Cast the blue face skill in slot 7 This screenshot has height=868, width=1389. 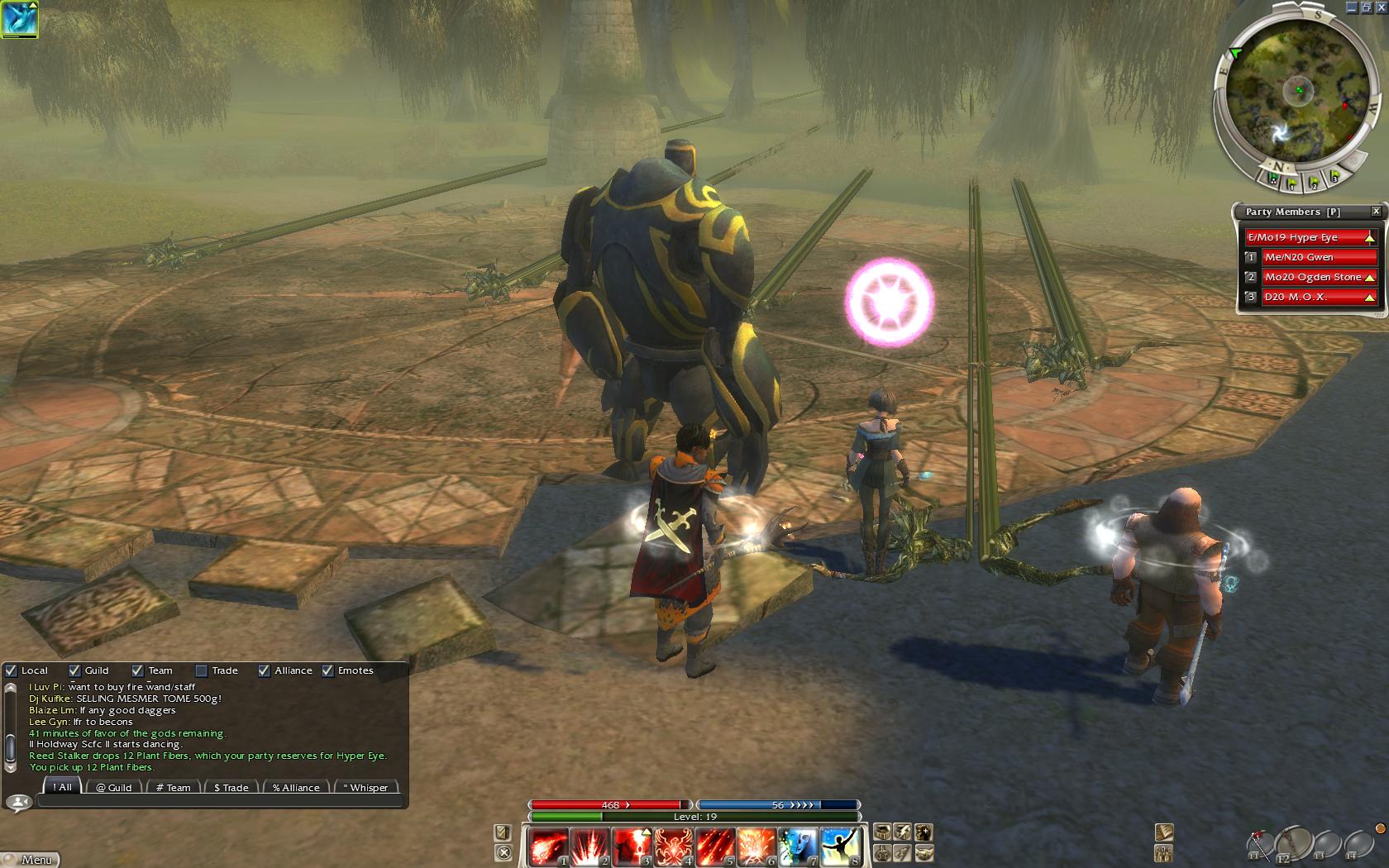point(798,847)
